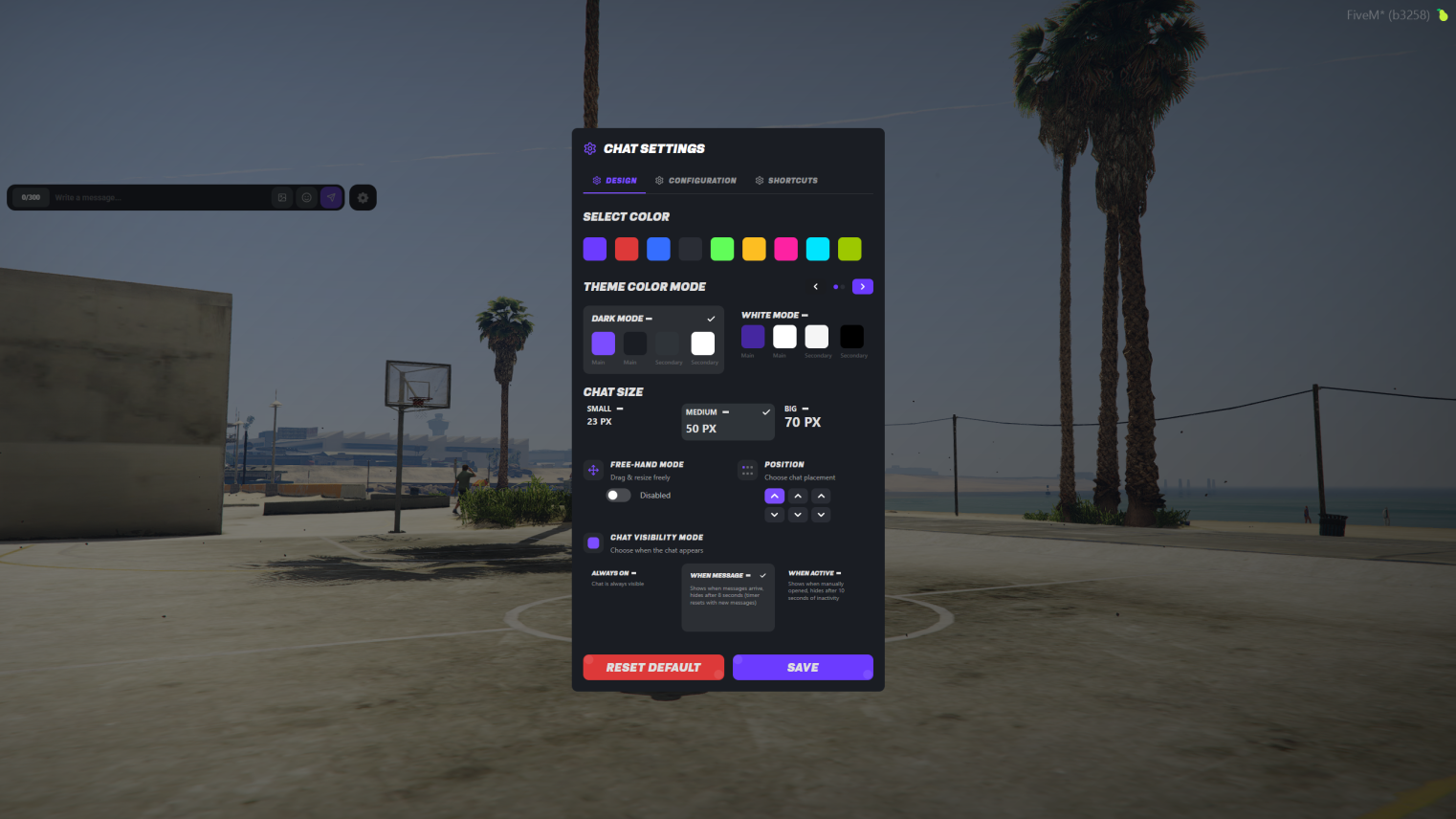Enable the Free-Hand Mode toggle
This screenshot has height=819, width=1456.
tap(617, 495)
